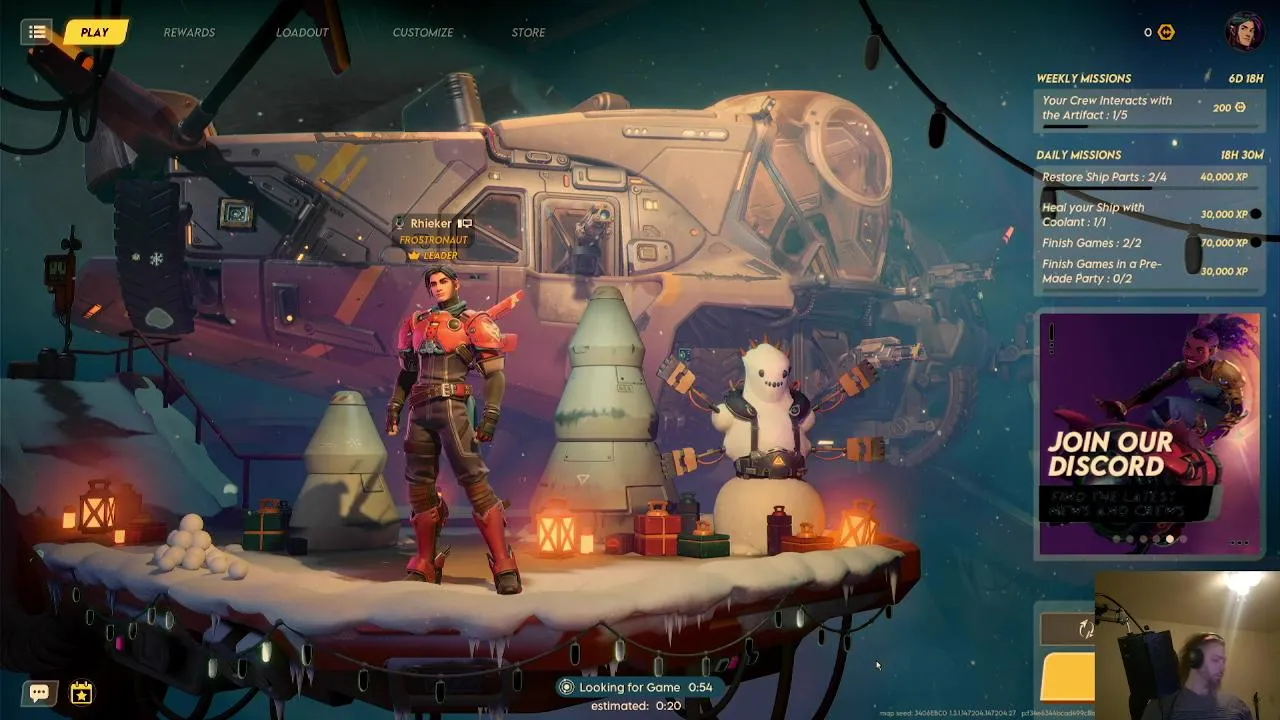The image size is (1280, 720).
Task: Click the currency coin icon
Action: pos(1166,32)
